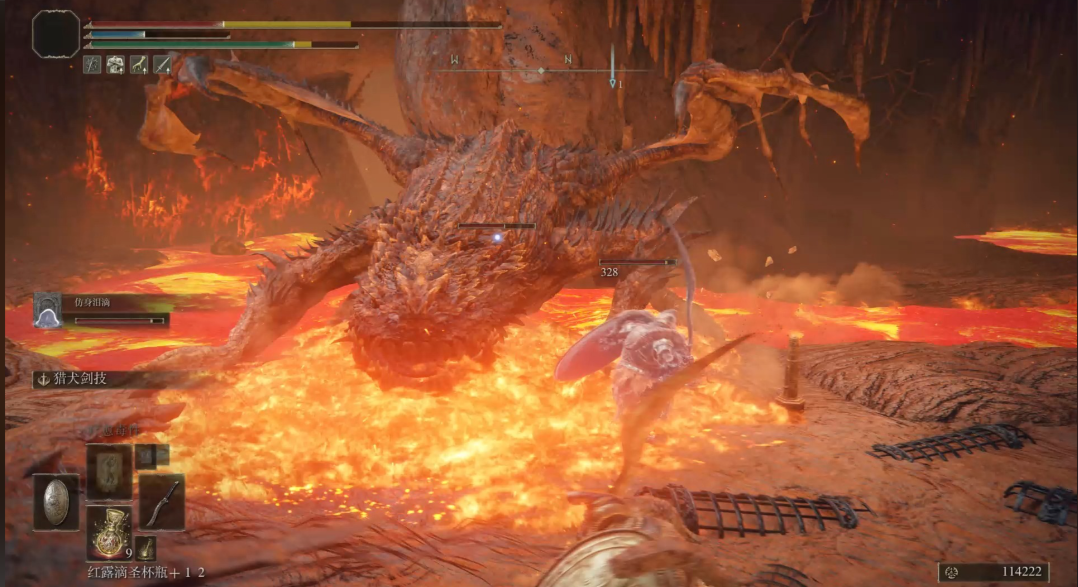
Task: Click the 猎犬剑技 weapon skill label
Action: tap(72, 379)
